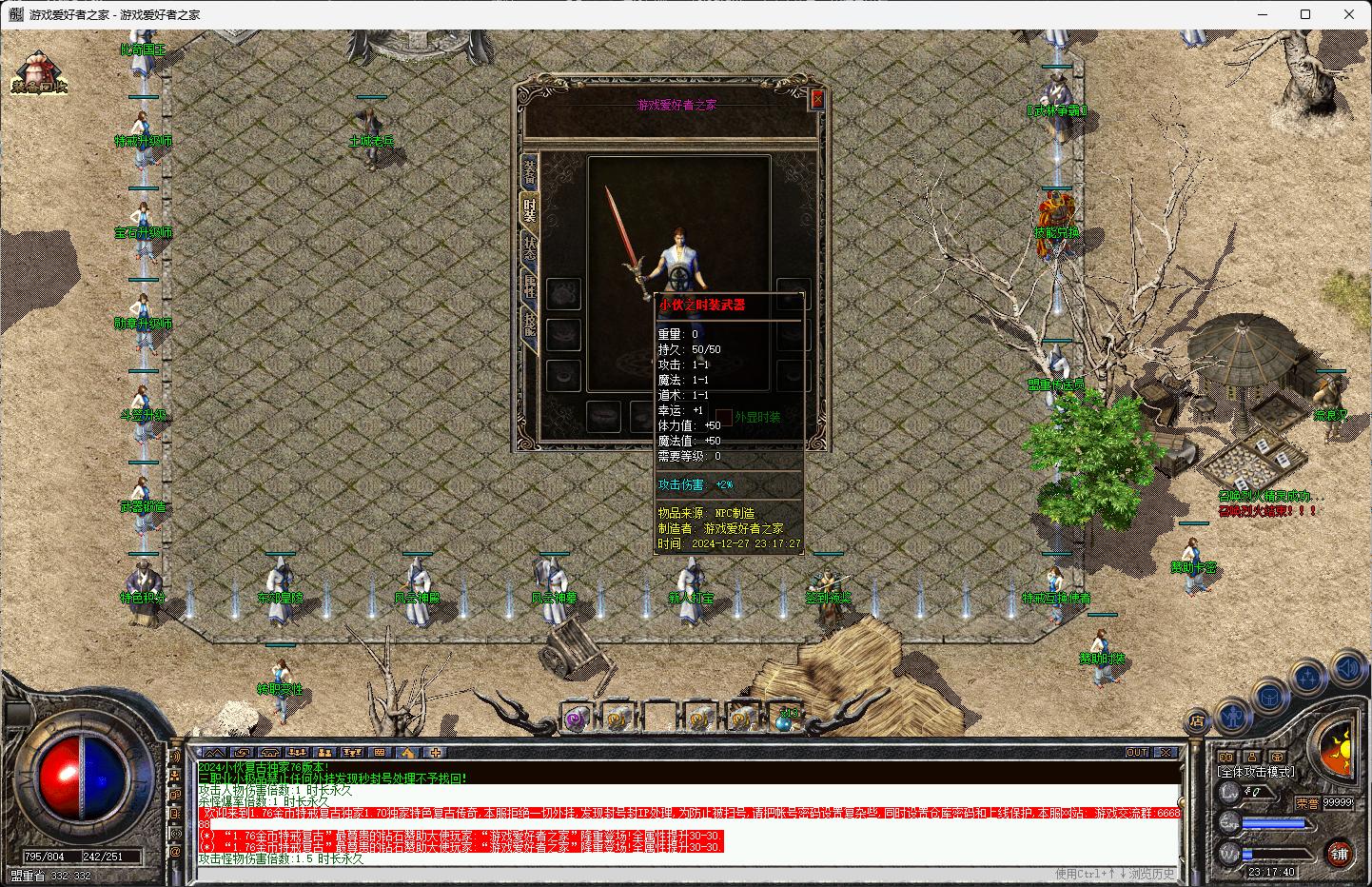Use the blue potion in belt slot
The height and width of the screenshot is (887, 1372).
[x=786, y=719]
